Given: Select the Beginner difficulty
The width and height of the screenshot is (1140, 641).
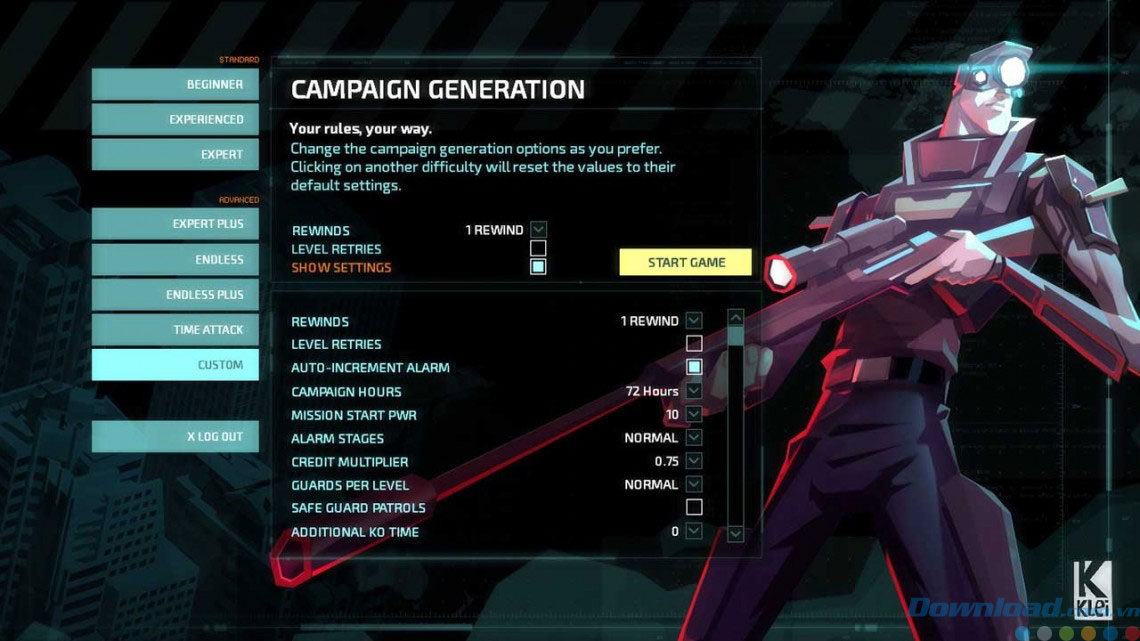Looking at the screenshot, I should (175, 85).
